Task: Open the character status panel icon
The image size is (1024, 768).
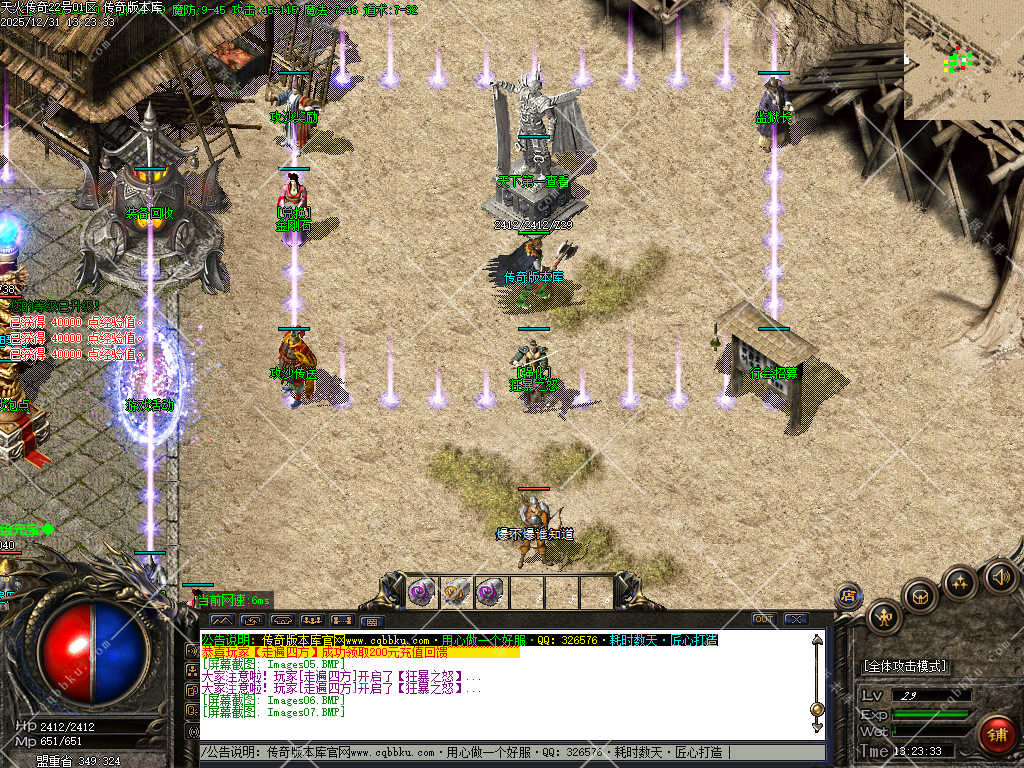Action: click(884, 617)
